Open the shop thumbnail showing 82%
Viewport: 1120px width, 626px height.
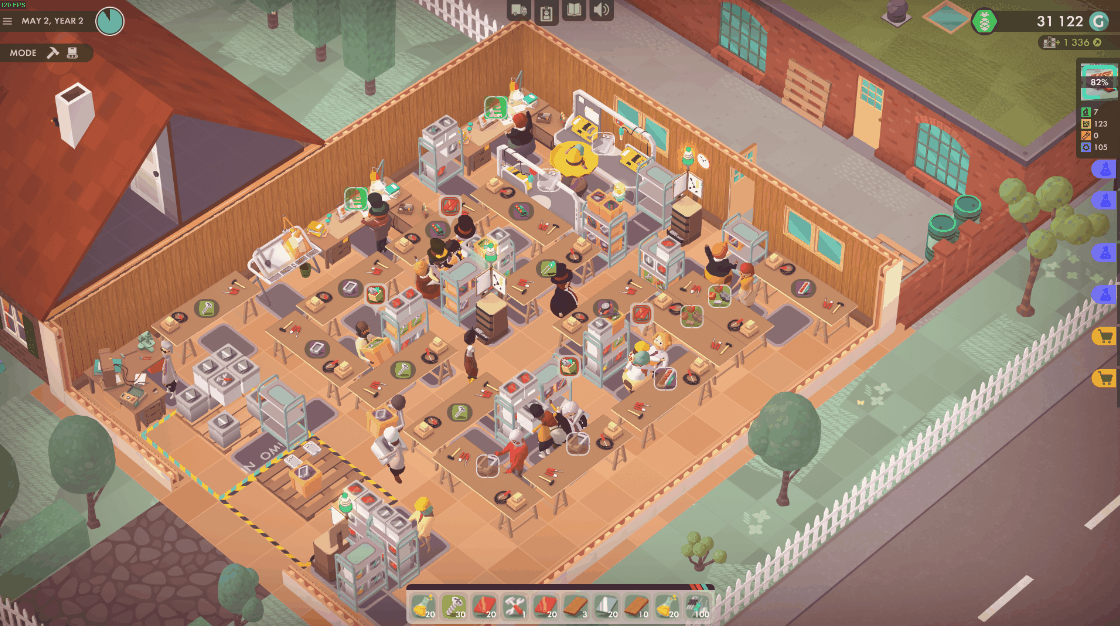(x=1099, y=81)
